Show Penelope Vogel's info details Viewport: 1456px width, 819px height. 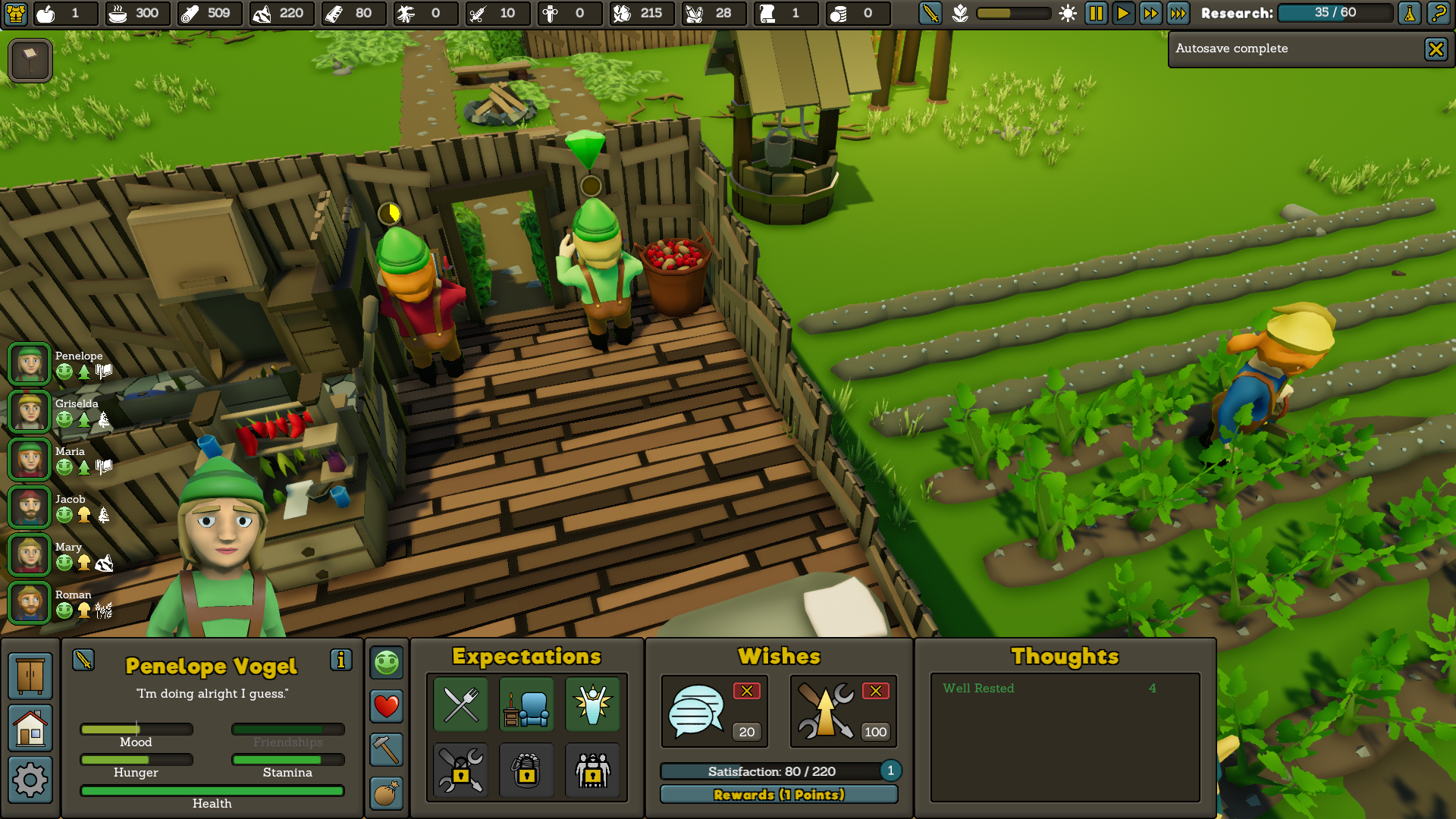tap(340, 660)
